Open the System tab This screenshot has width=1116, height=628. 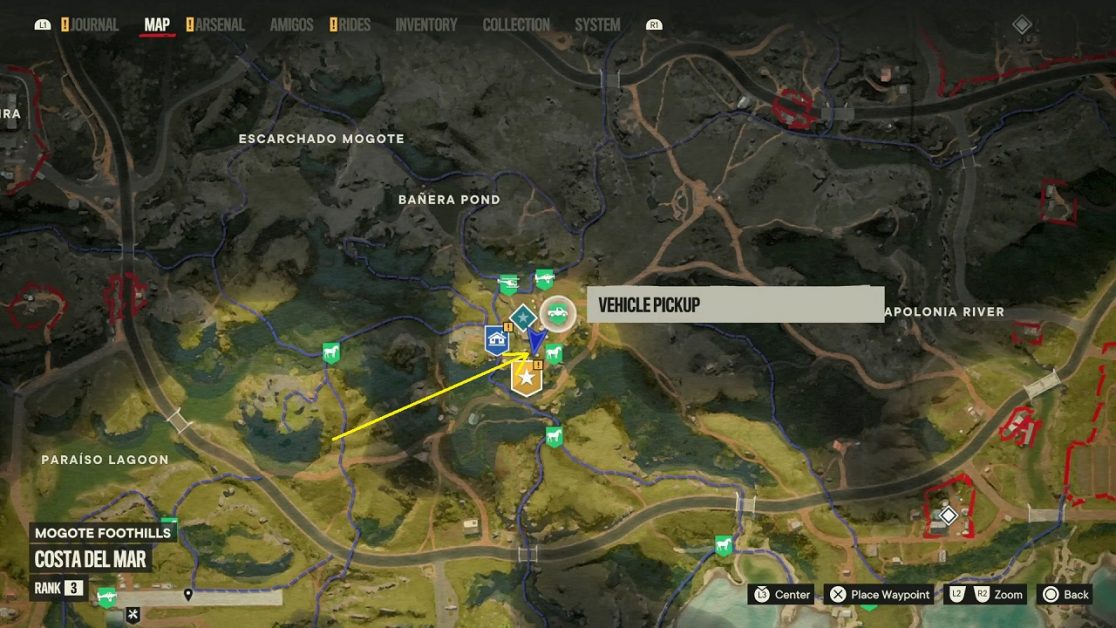tap(597, 25)
